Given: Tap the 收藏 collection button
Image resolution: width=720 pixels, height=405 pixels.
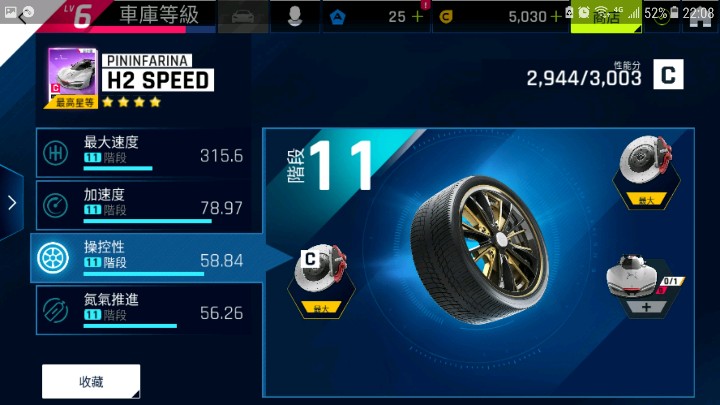Looking at the screenshot, I should (91, 382).
